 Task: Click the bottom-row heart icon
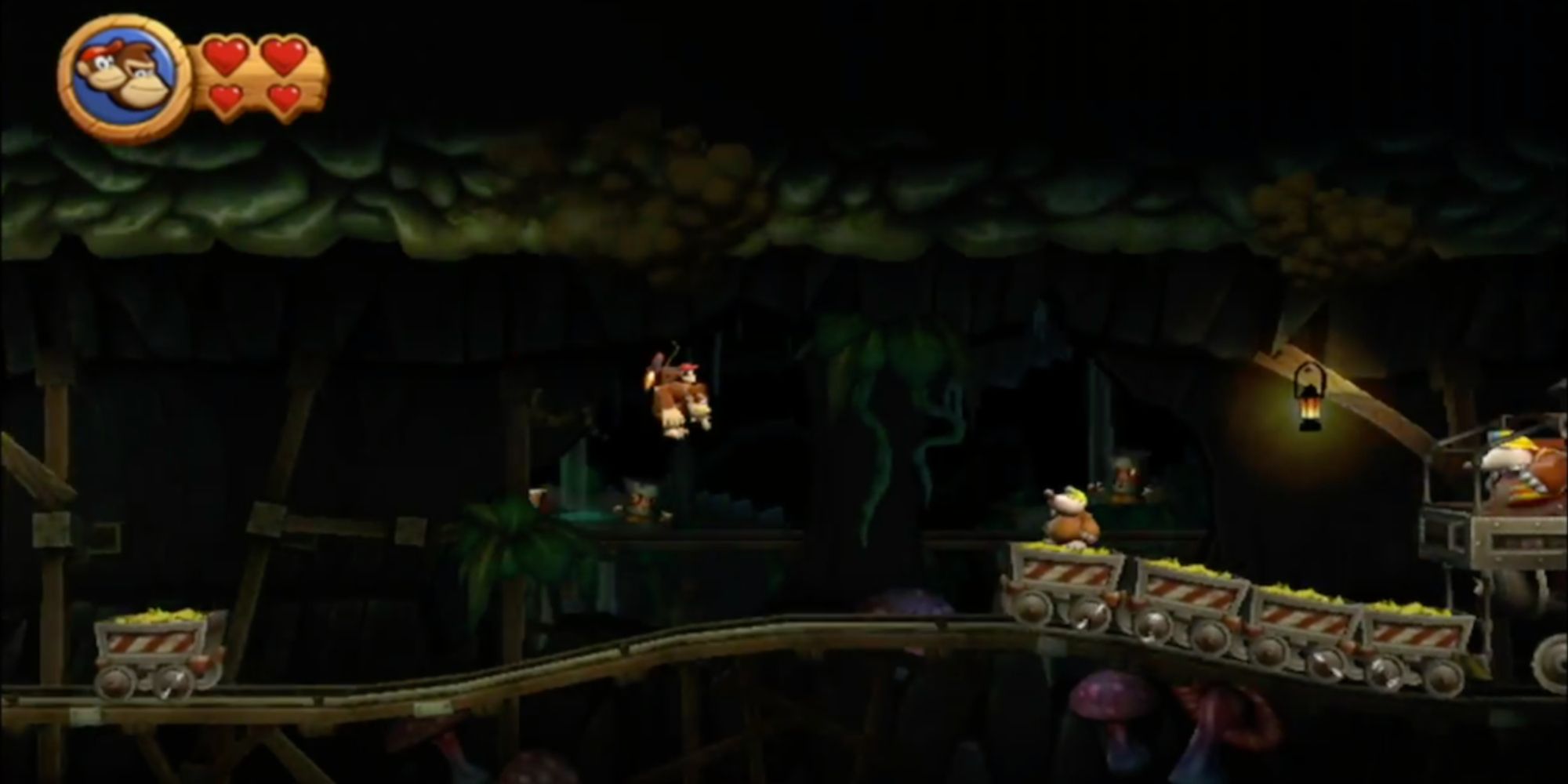[227, 98]
